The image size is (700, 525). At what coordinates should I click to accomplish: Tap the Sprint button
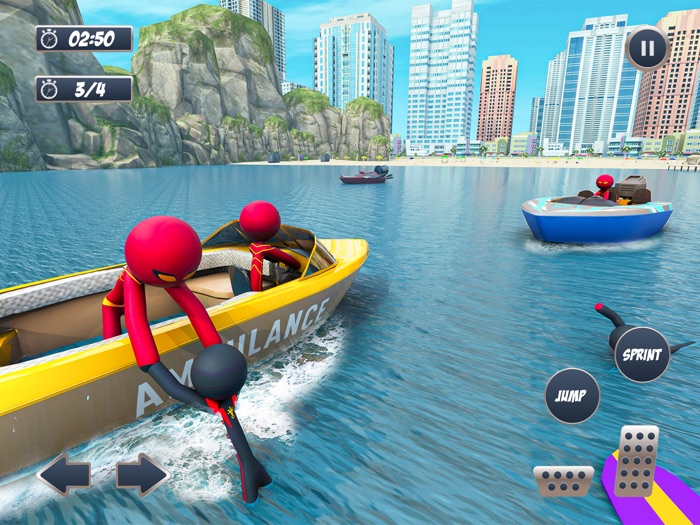click(642, 355)
